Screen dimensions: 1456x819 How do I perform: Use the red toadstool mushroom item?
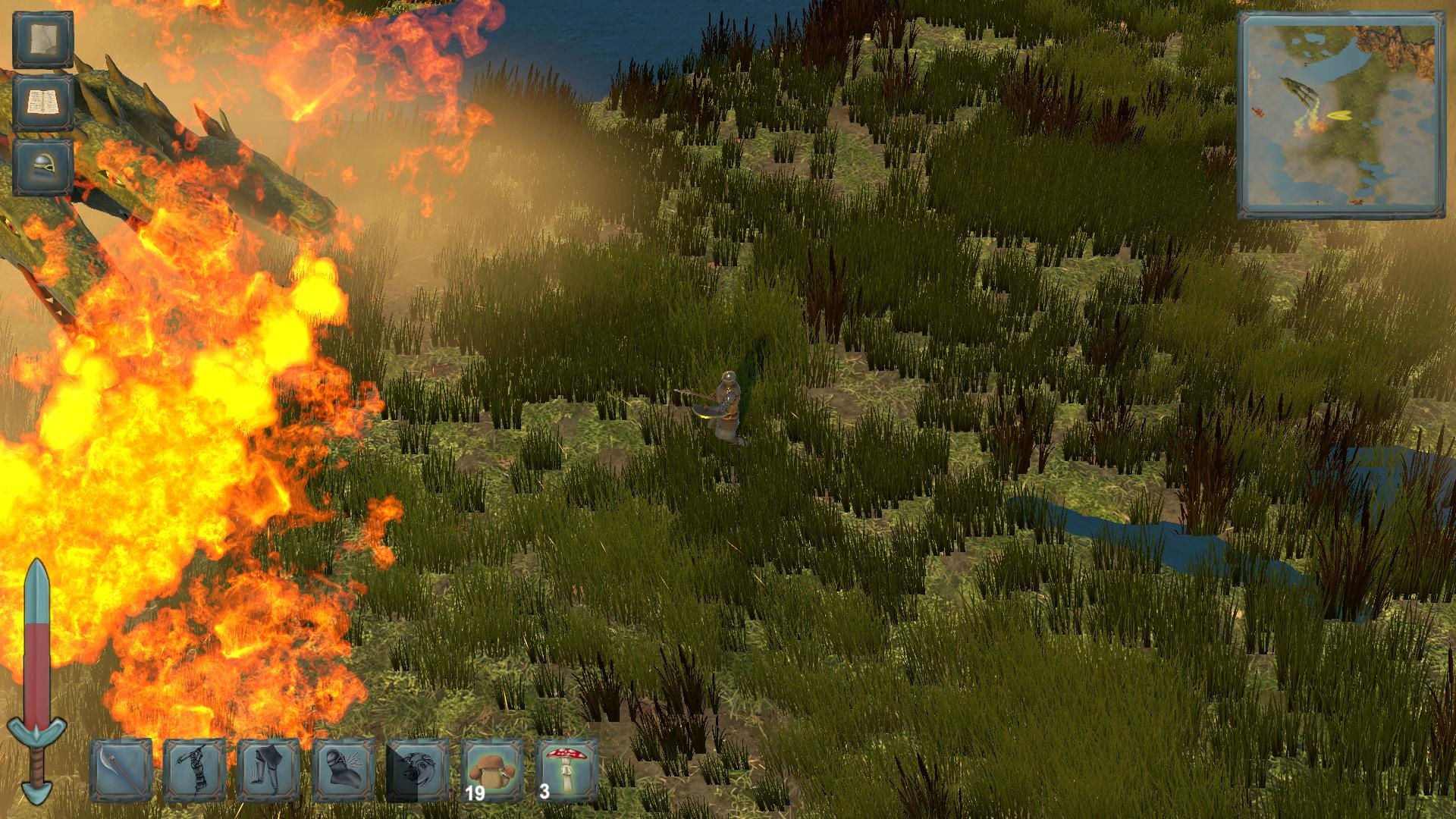coord(566,770)
